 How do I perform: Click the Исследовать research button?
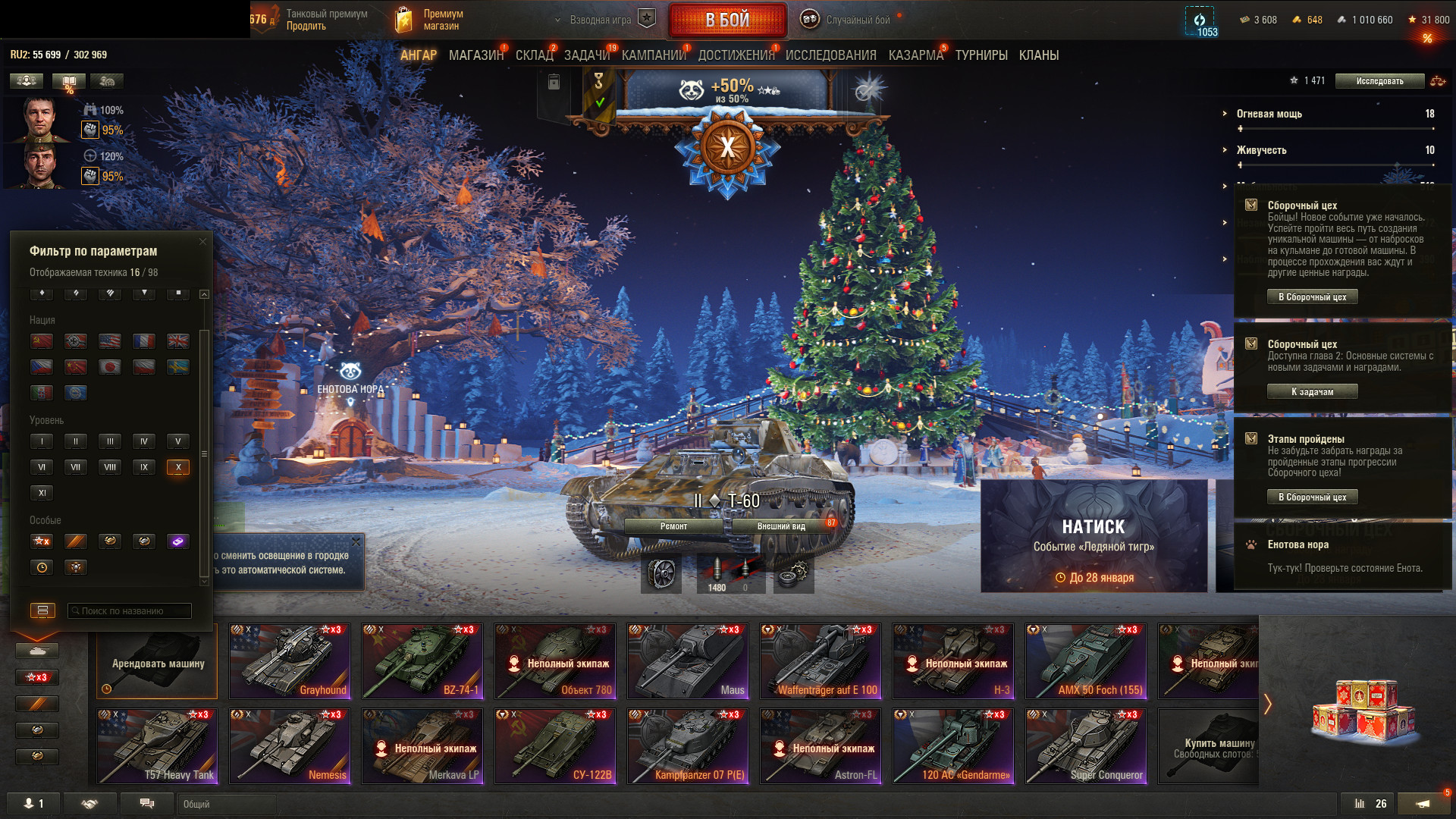tap(1379, 81)
